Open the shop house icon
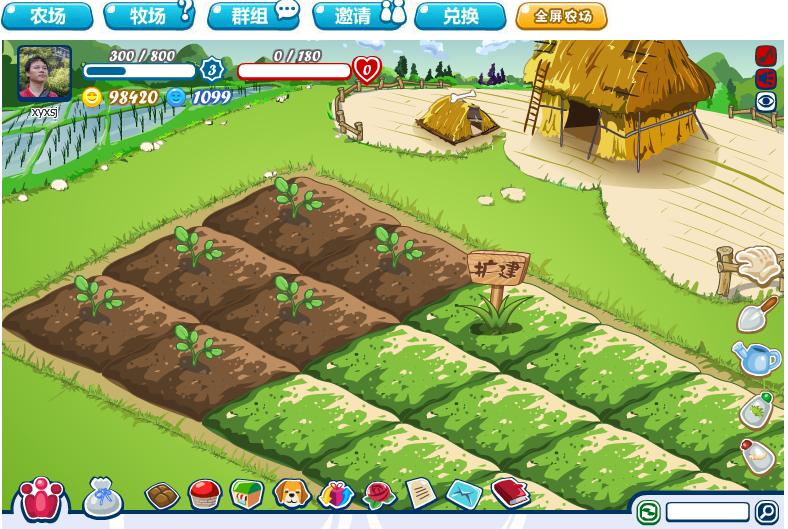Image resolution: width=788 pixels, height=529 pixels. tap(246, 493)
